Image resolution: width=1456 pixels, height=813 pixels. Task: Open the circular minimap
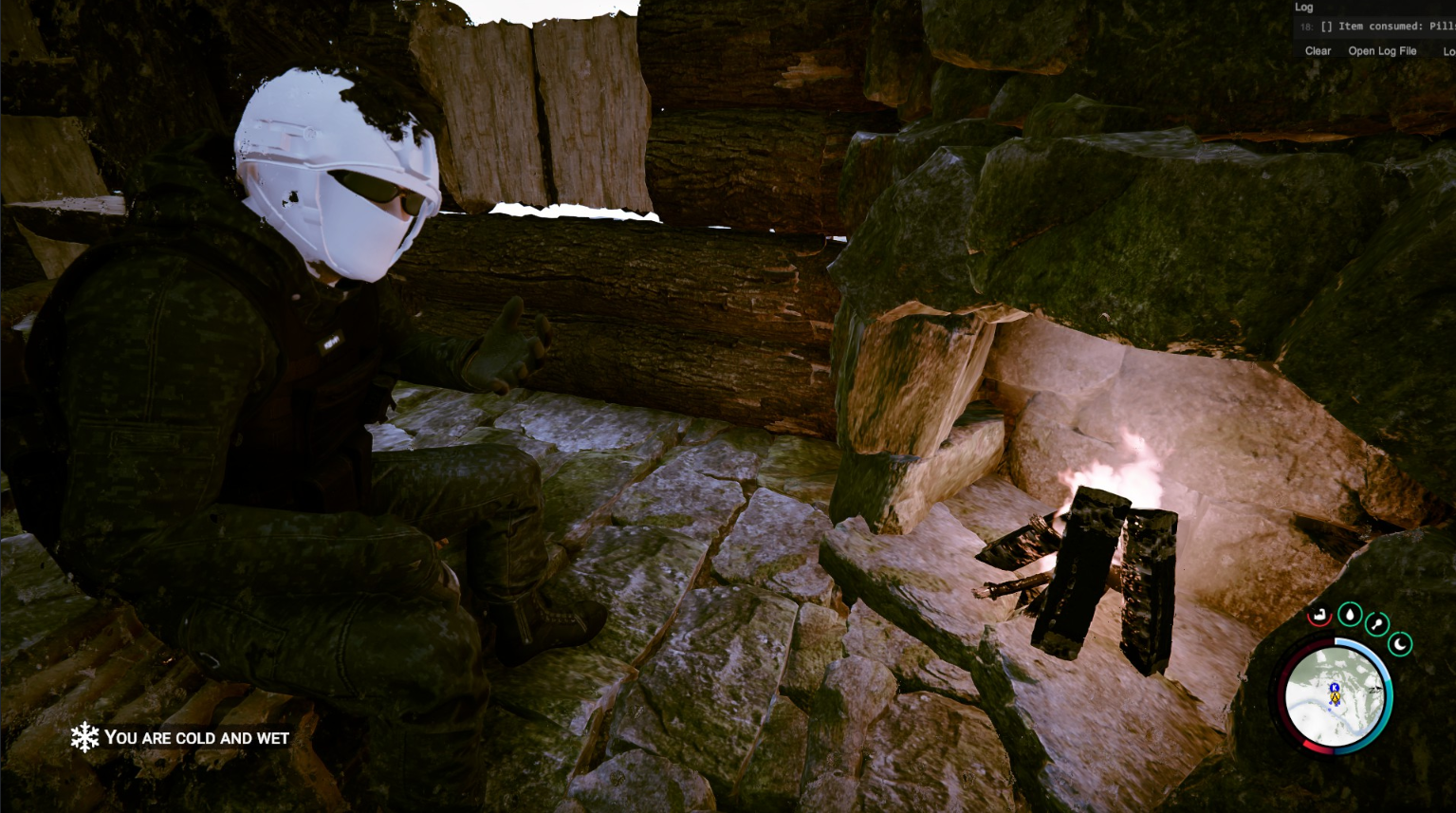(1335, 697)
